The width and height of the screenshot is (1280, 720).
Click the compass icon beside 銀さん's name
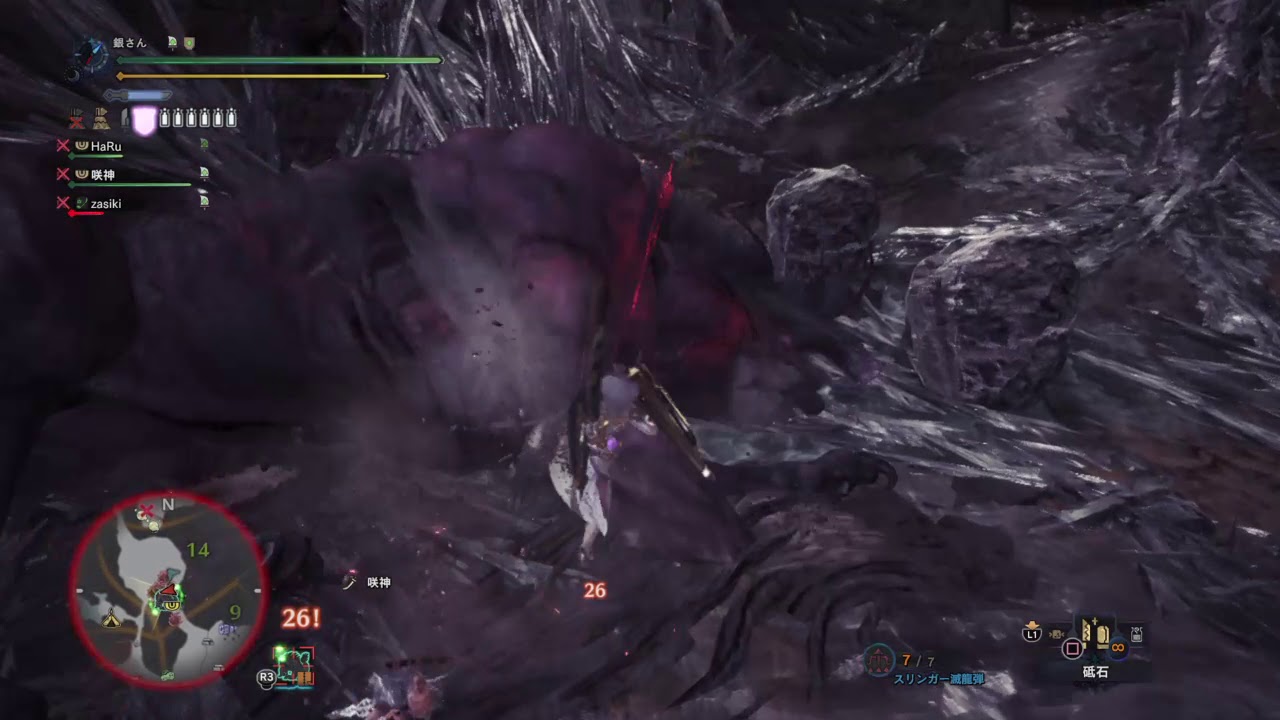tap(90, 57)
